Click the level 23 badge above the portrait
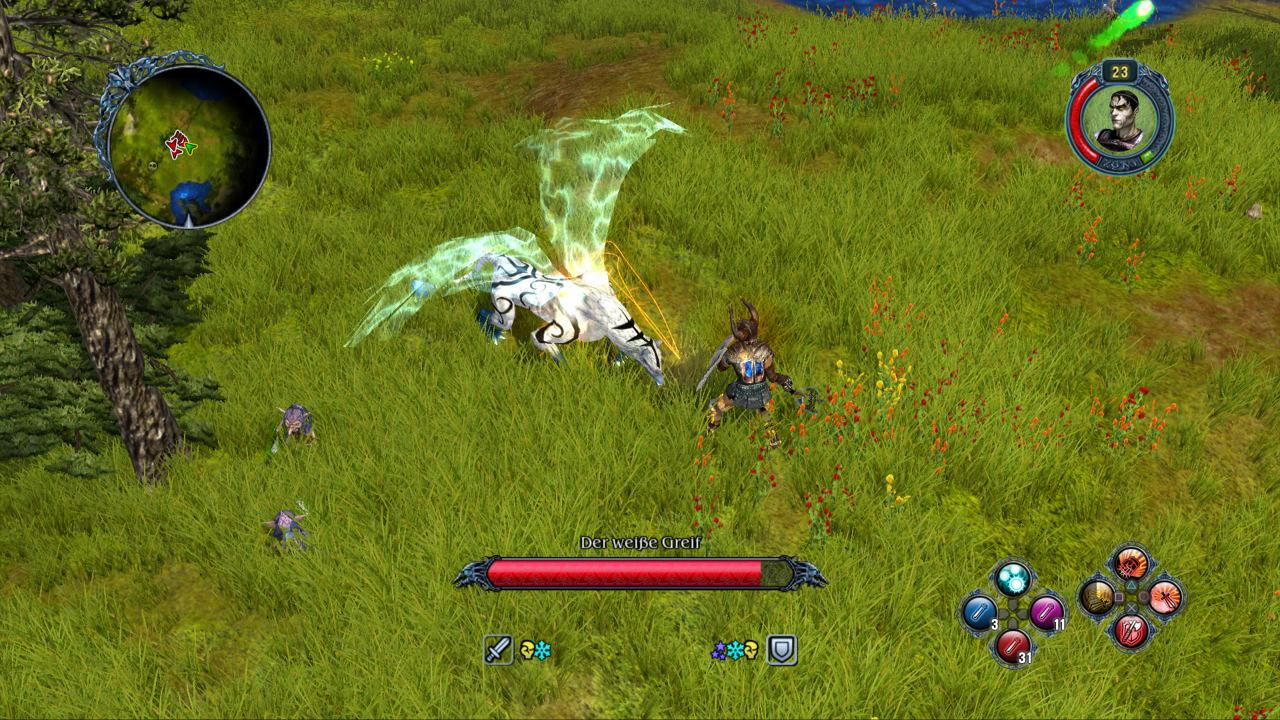 click(x=1118, y=71)
